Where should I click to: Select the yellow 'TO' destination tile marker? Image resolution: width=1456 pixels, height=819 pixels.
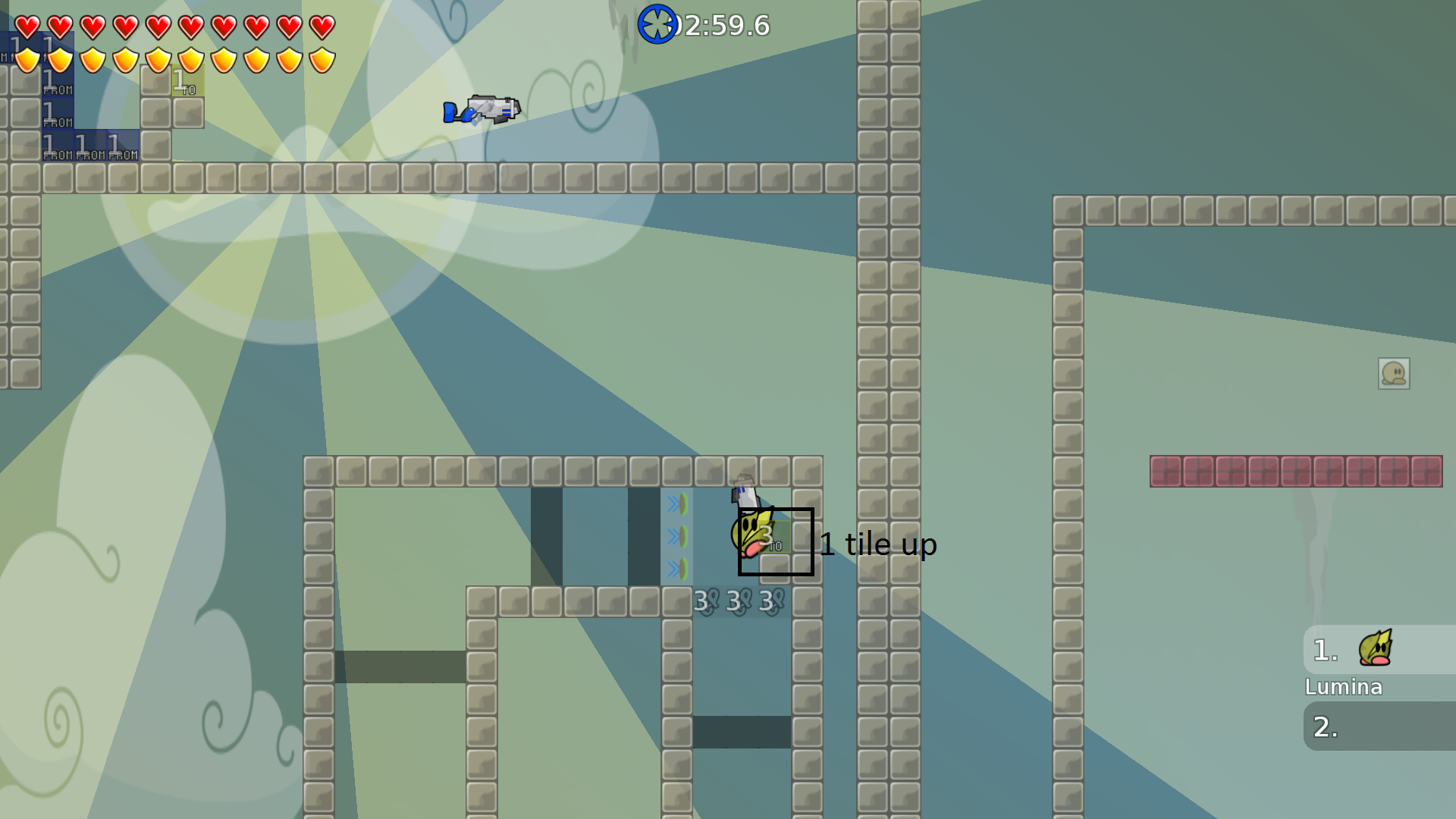(187, 80)
